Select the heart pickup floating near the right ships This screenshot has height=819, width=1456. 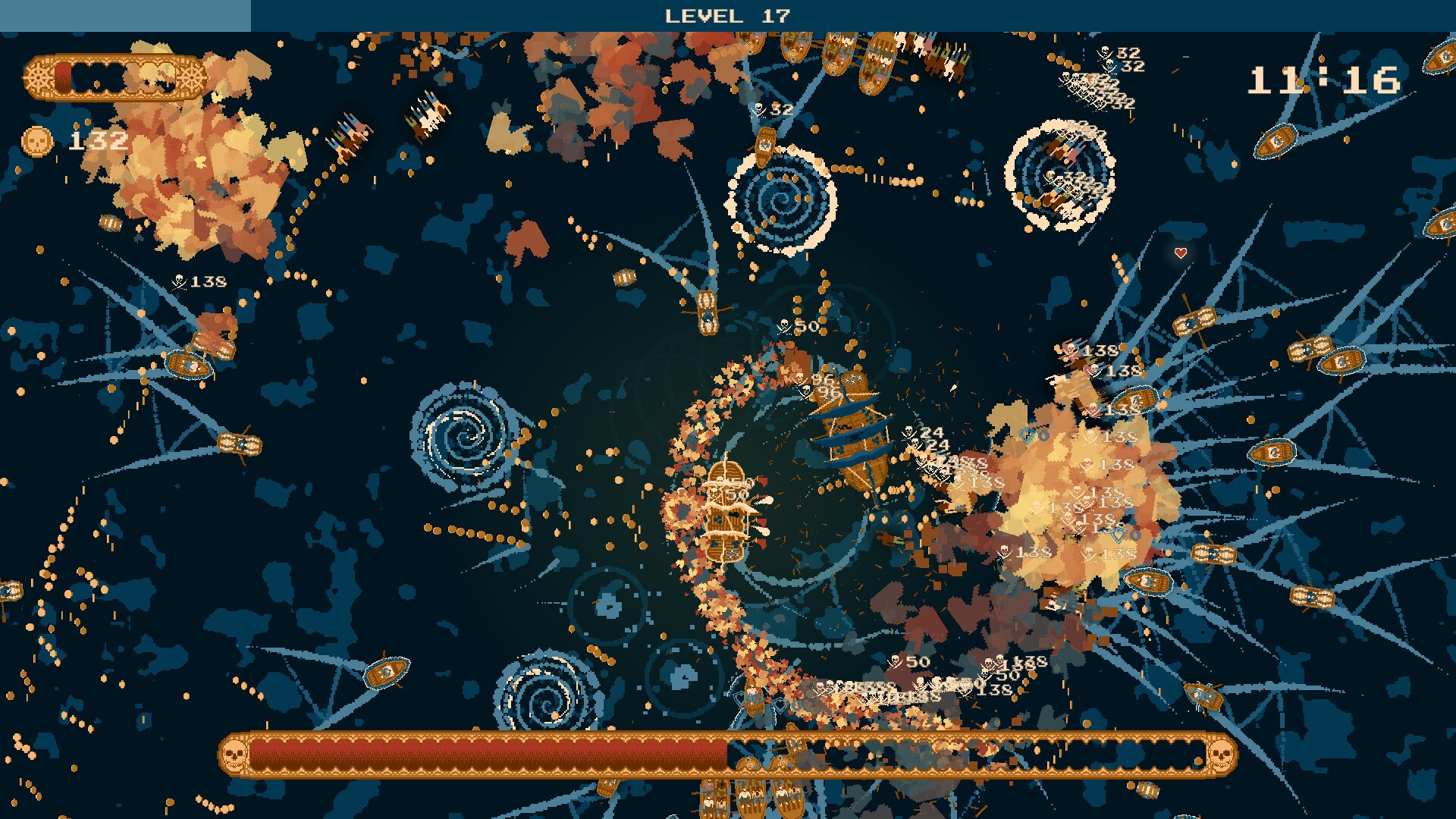(x=1181, y=253)
